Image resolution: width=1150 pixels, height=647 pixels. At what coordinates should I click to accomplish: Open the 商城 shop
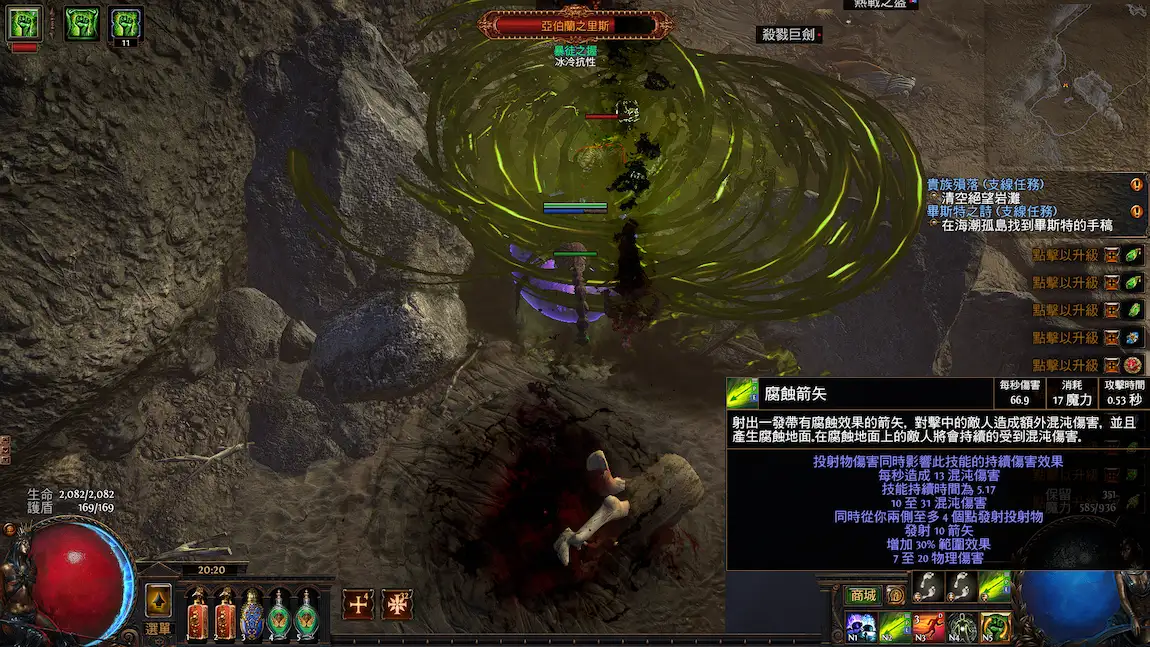coord(861,596)
